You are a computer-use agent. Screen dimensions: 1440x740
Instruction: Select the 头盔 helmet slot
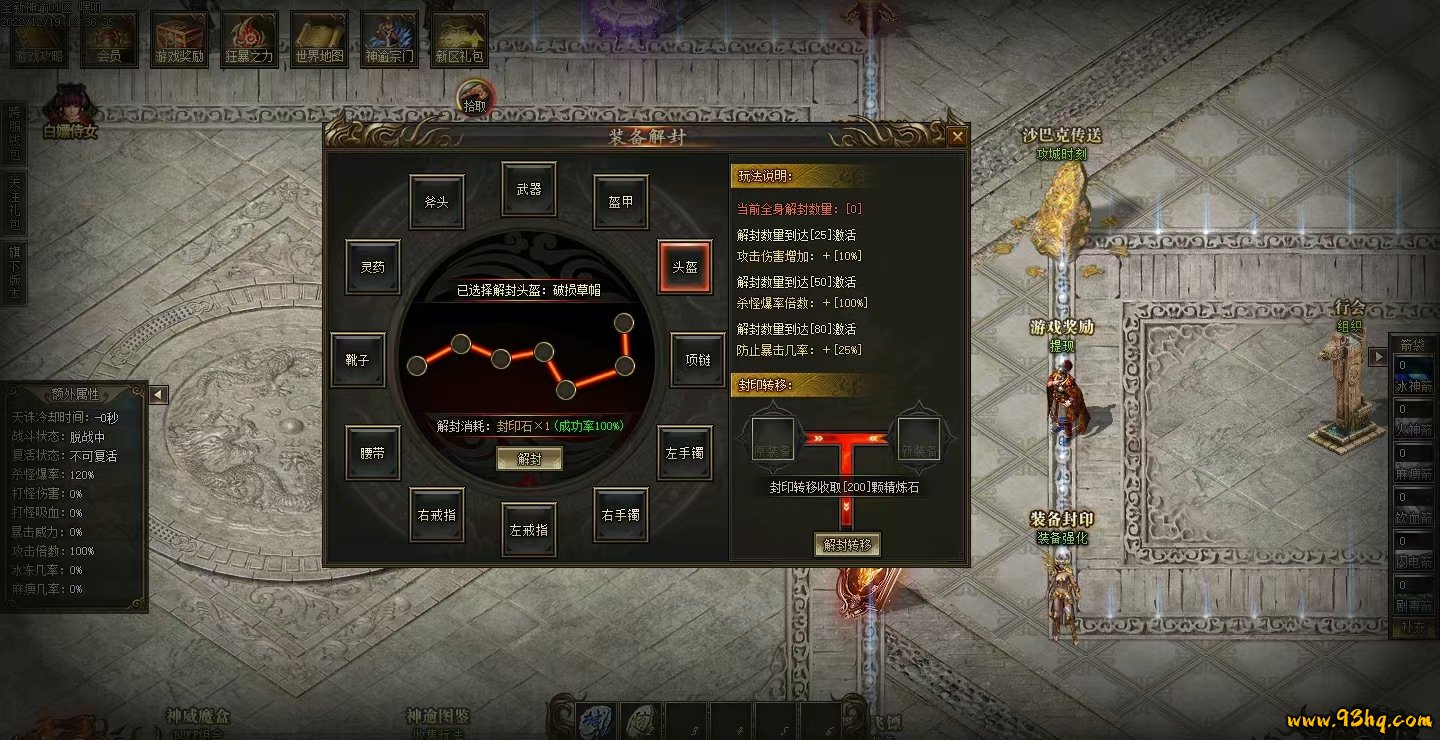point(684,267)
